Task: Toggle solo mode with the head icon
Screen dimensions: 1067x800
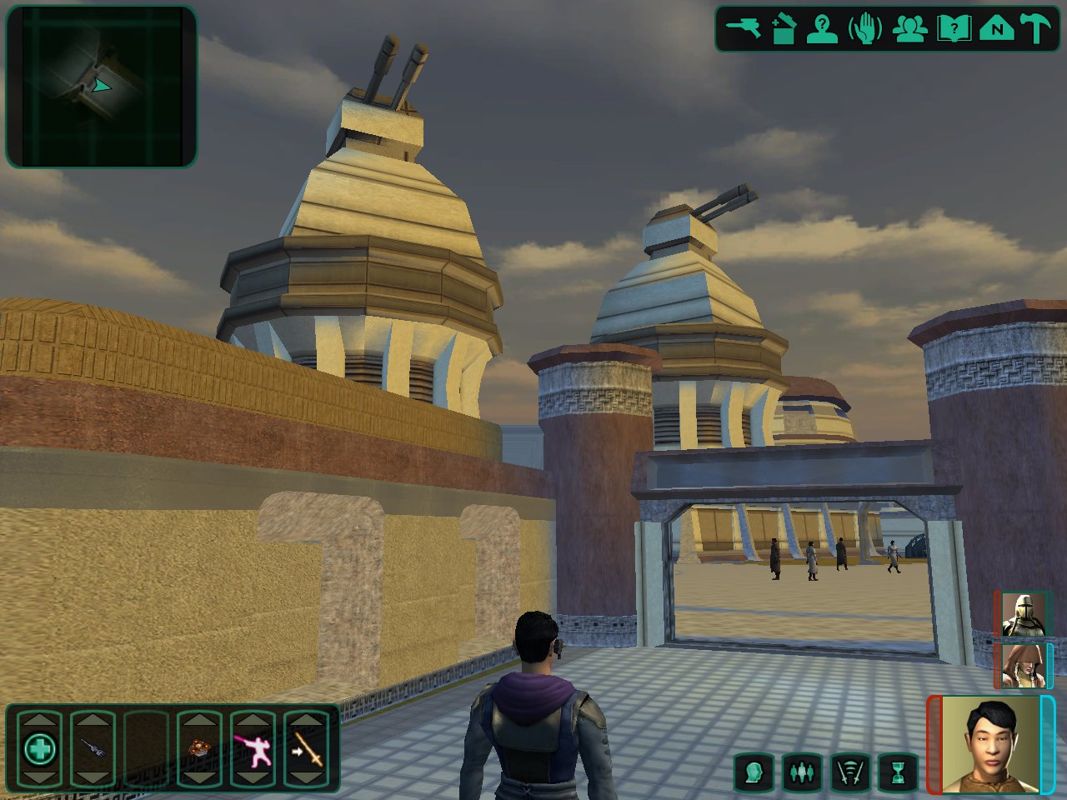Action: pyautogui.click(x=754, y=772)
